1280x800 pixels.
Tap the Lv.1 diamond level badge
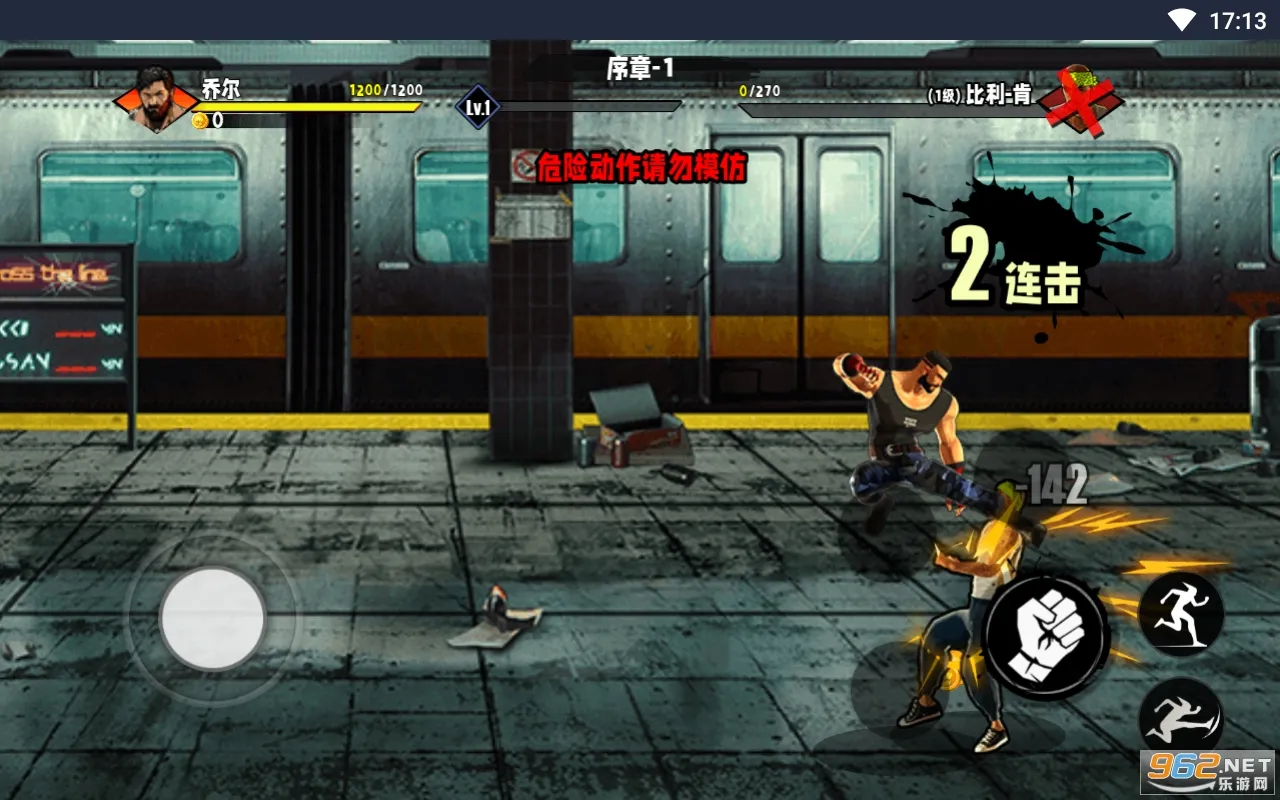click(478, 107)
